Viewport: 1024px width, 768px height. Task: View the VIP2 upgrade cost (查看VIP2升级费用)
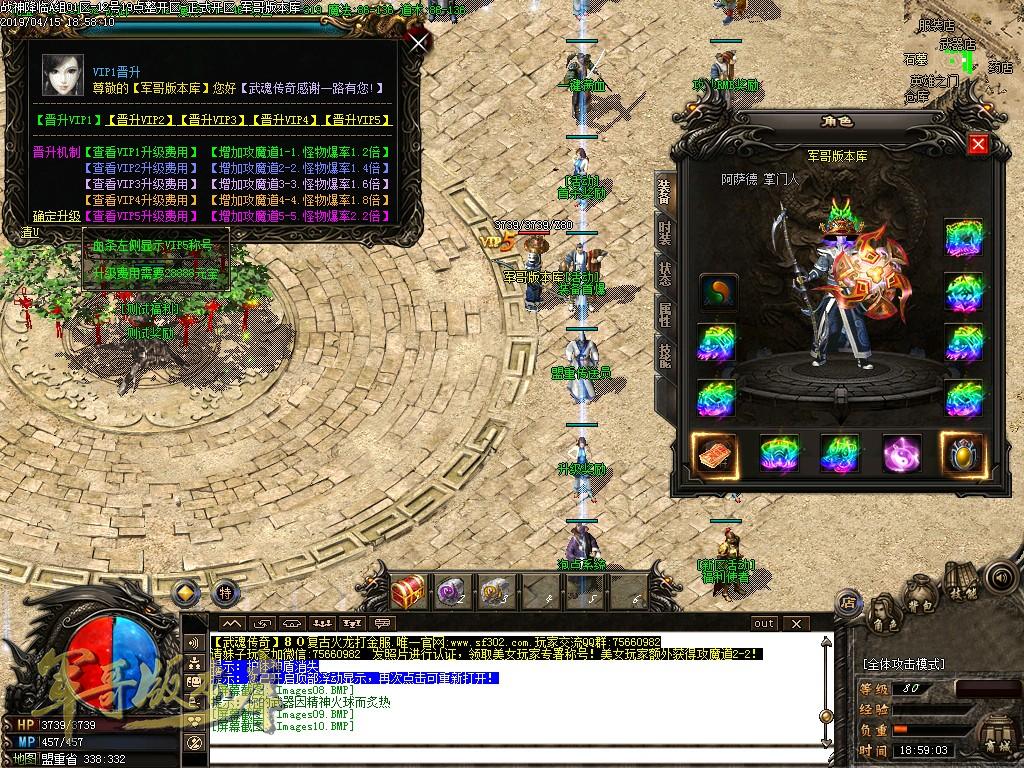pos(140,168)
